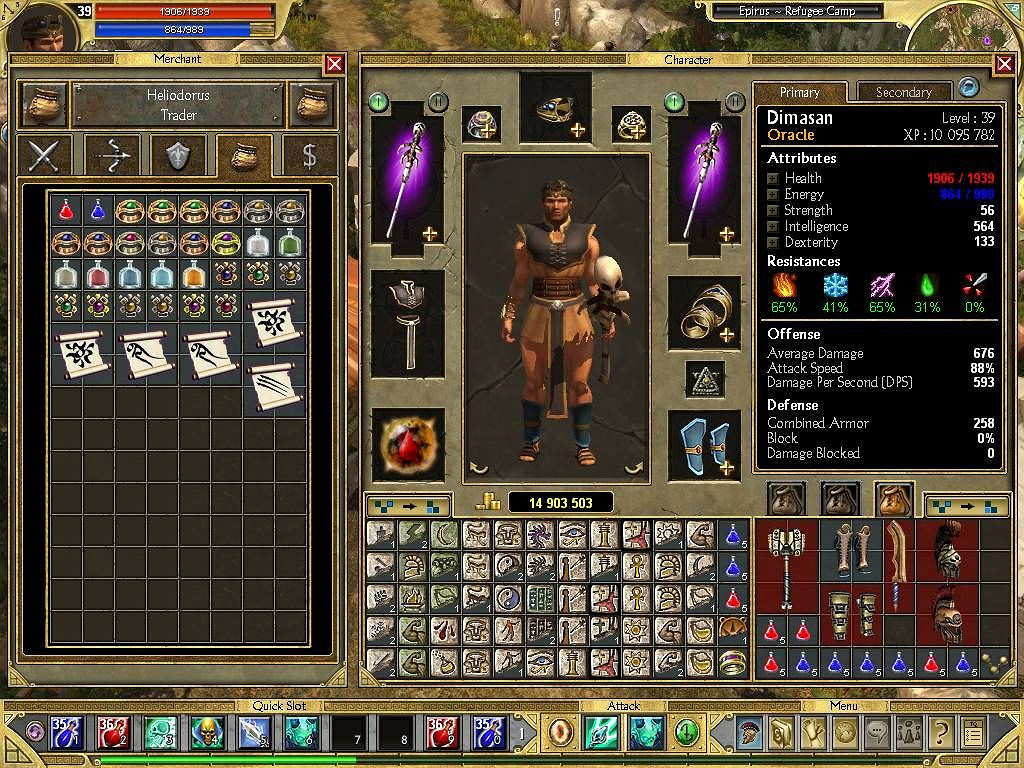Open the question mark help menu button
This screenshot has height=768, width=1024.
[939, 733]
